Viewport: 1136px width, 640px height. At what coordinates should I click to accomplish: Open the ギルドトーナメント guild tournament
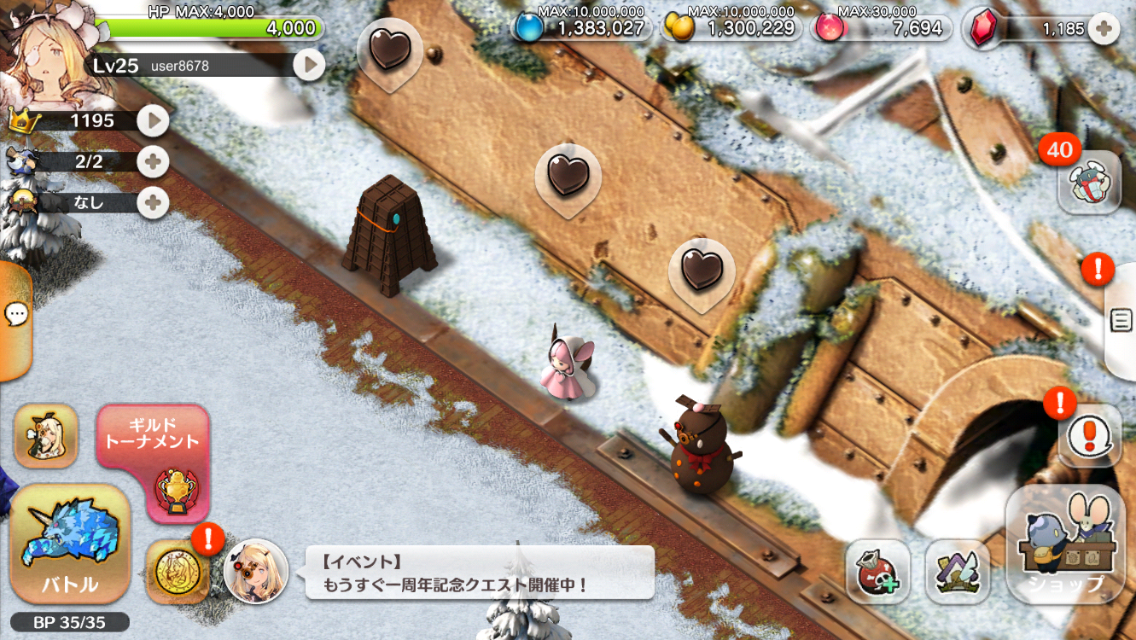coord(153,462)
